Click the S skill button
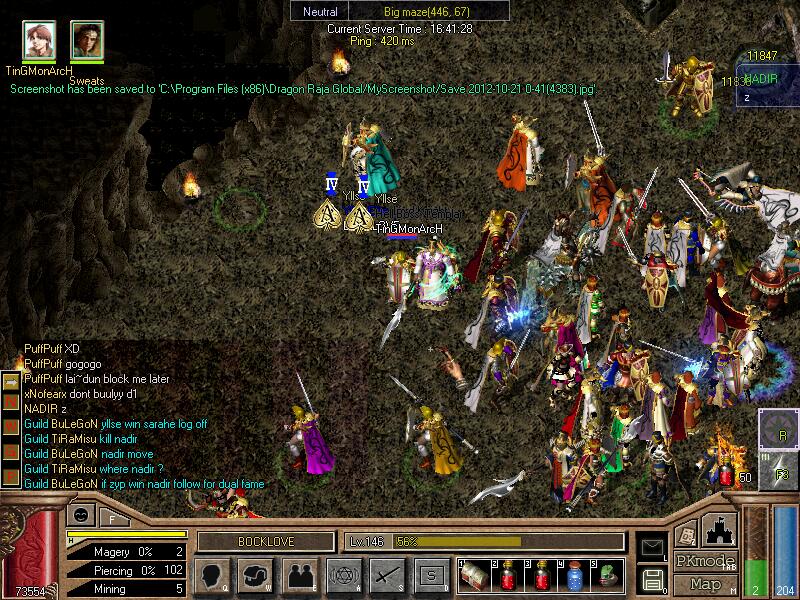The width and height of the screenshot is (800, 600). pos(431,575)
